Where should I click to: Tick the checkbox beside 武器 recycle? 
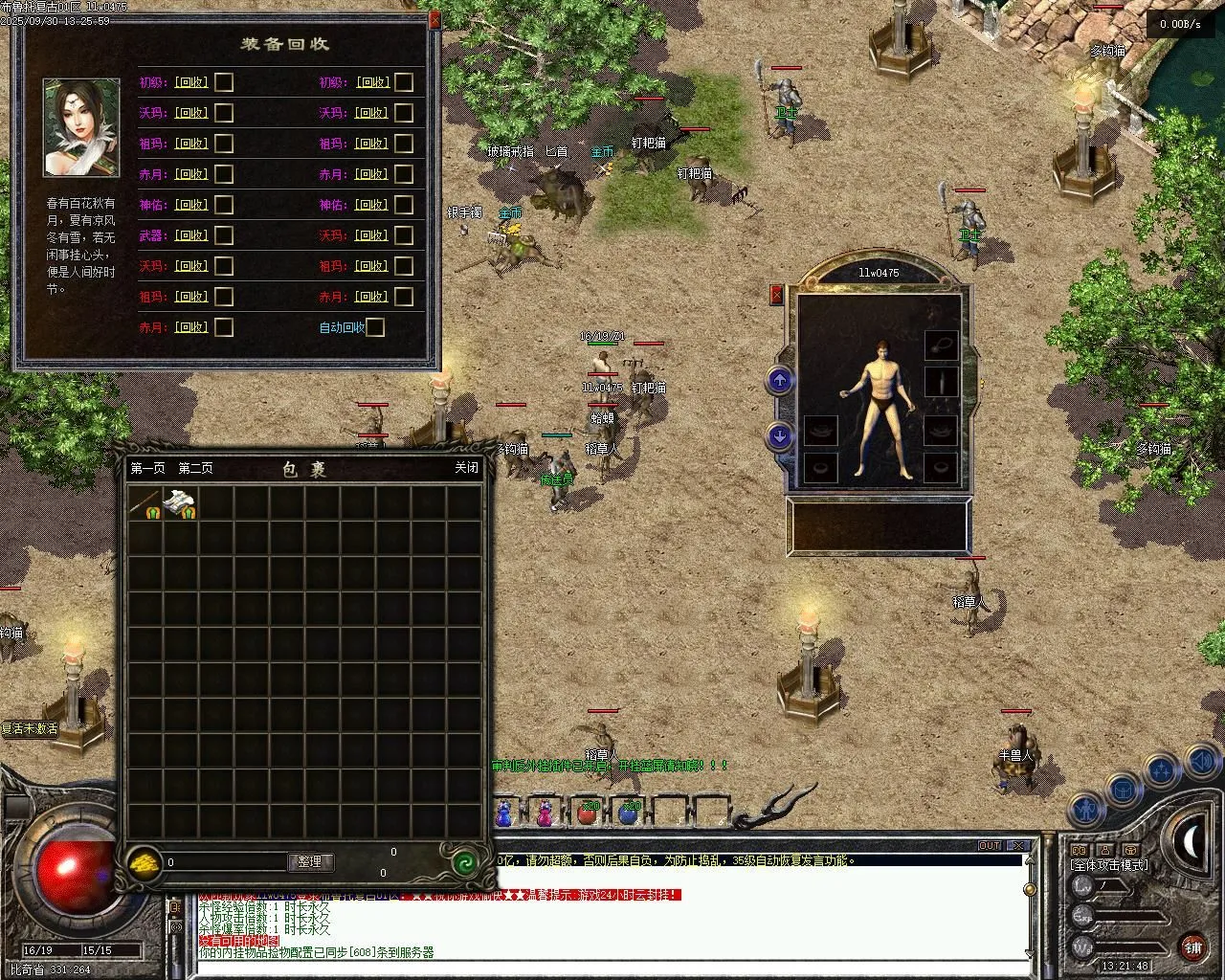click(224, 235)
